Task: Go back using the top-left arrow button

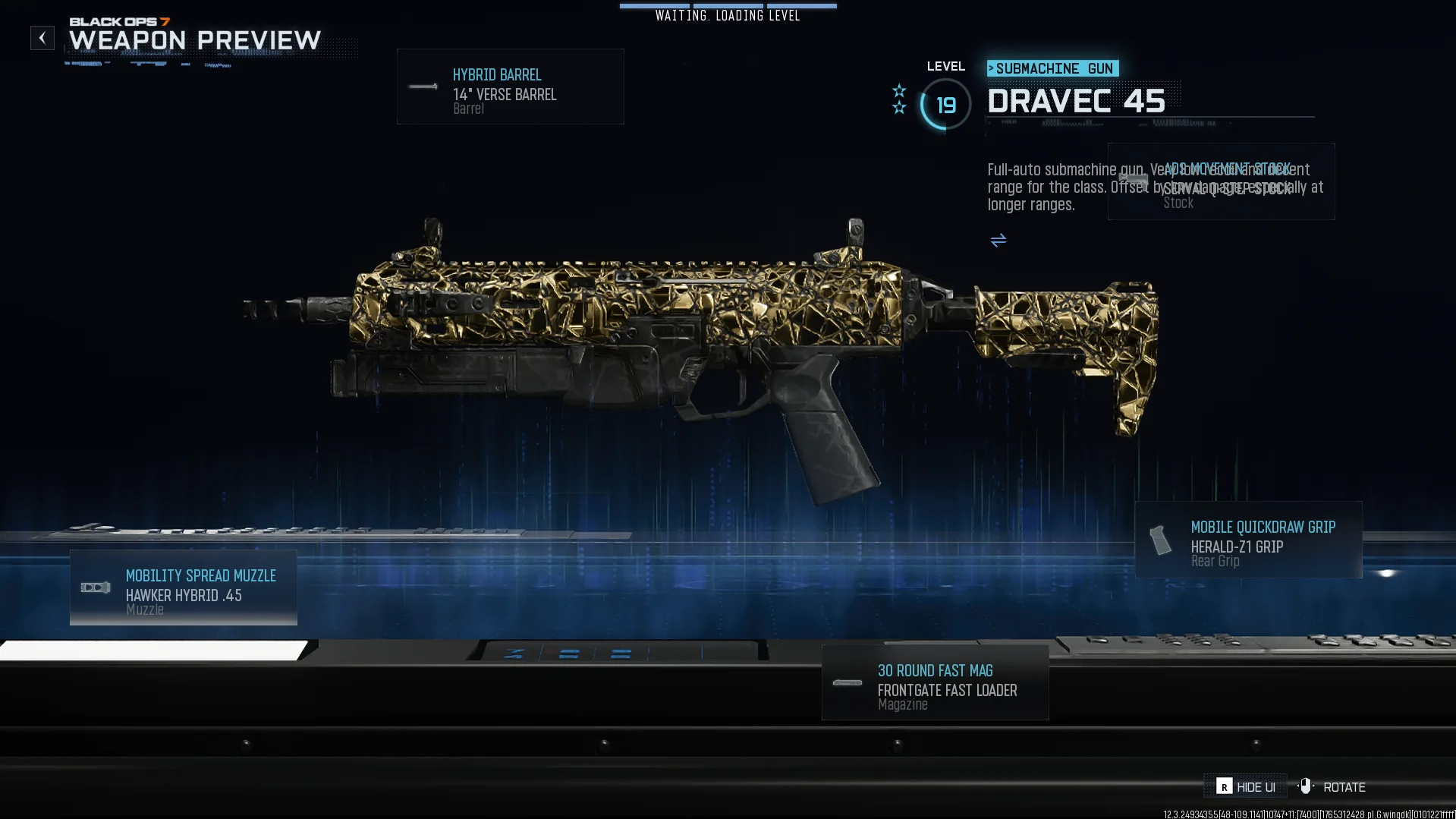Action: [x=42, y=38]
